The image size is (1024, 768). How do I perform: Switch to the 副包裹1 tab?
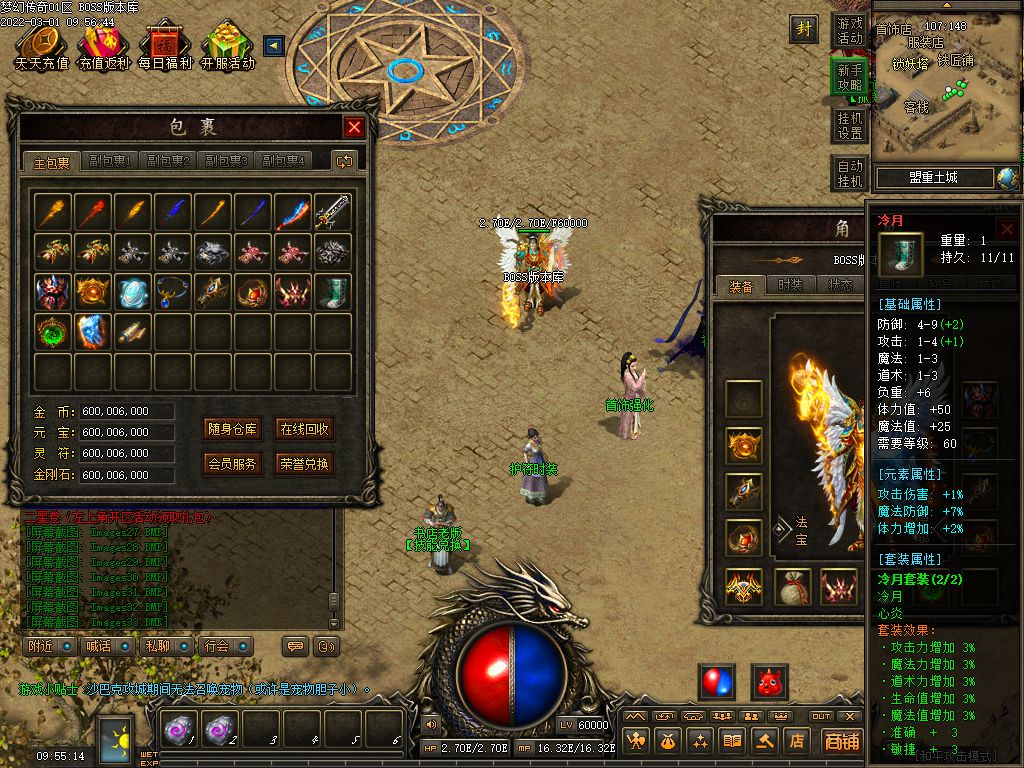(x=110, y=161)
